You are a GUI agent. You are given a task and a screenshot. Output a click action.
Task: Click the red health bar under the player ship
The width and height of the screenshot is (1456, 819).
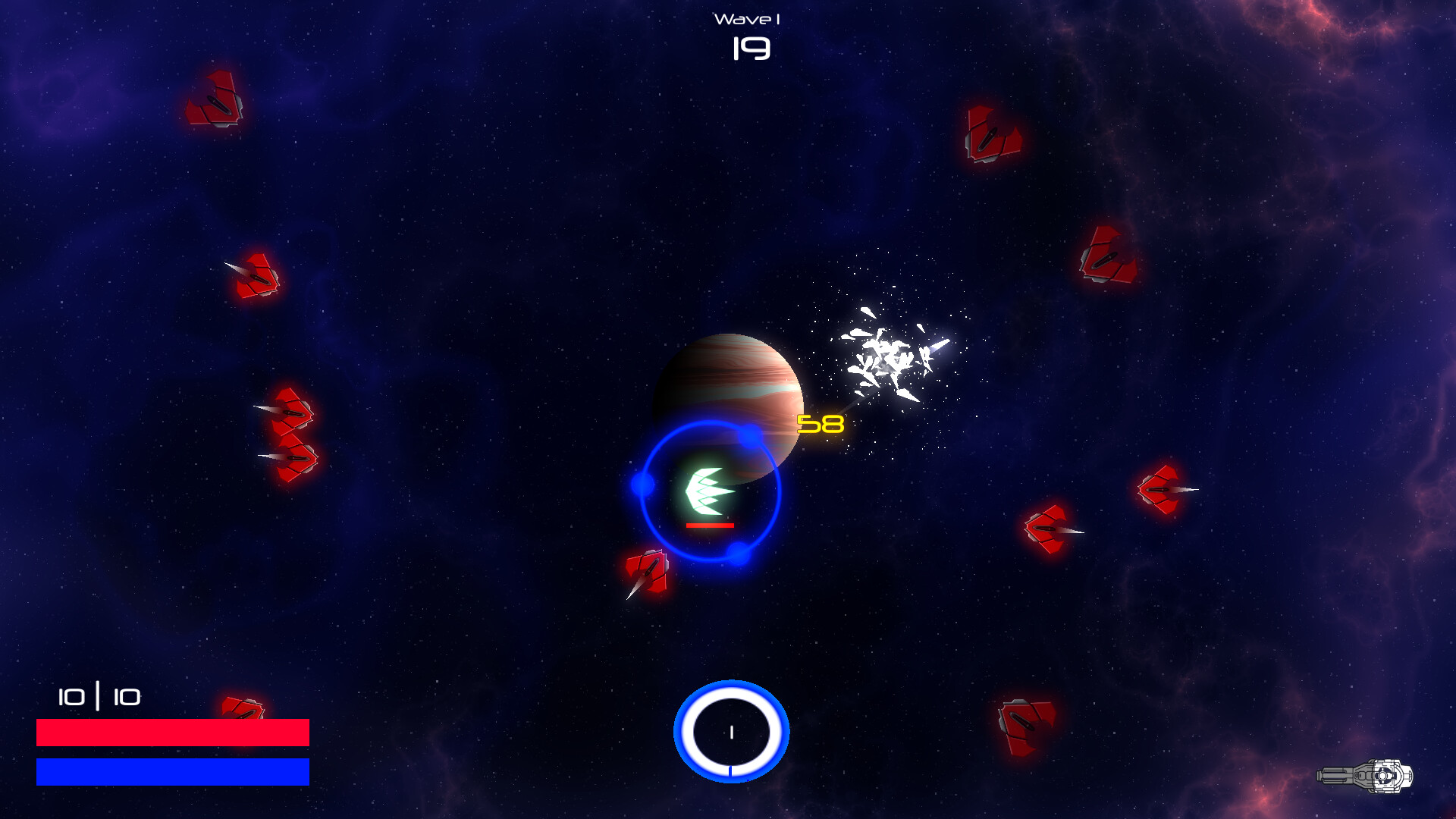tap(709, 524)
